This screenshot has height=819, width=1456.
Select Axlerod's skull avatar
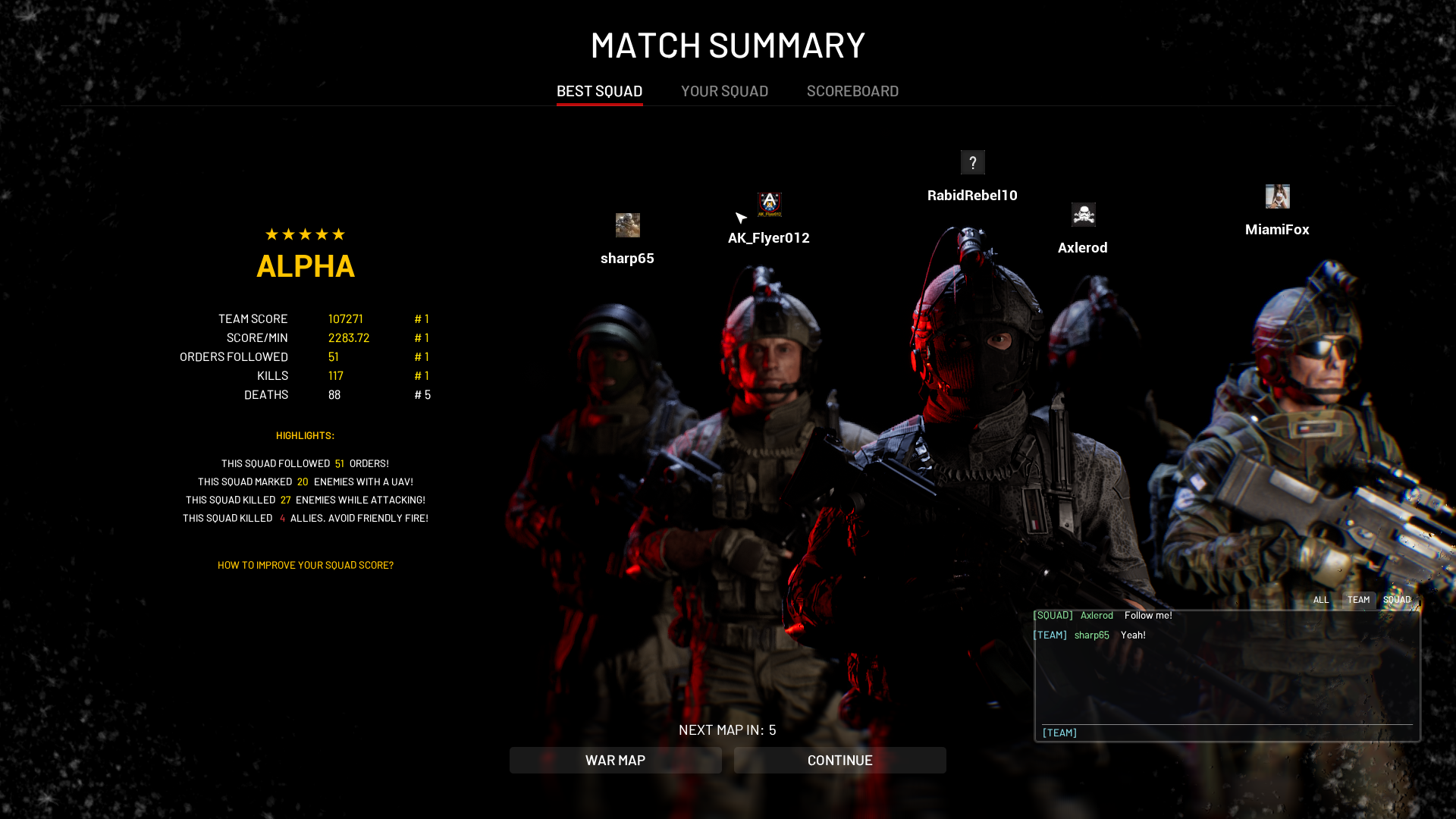pos(1083,215)
